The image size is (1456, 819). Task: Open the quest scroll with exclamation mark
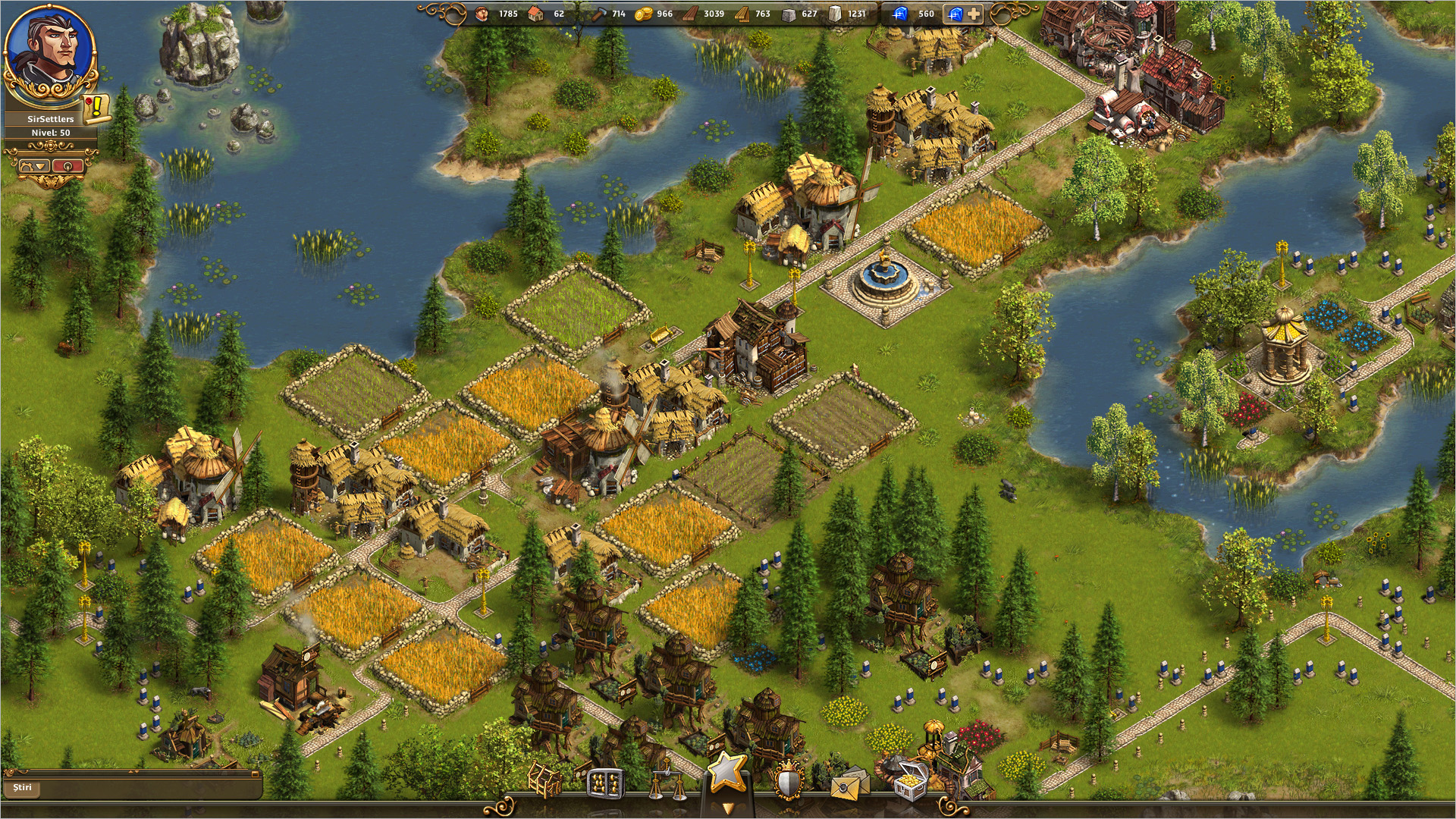(x=97, y=108)
